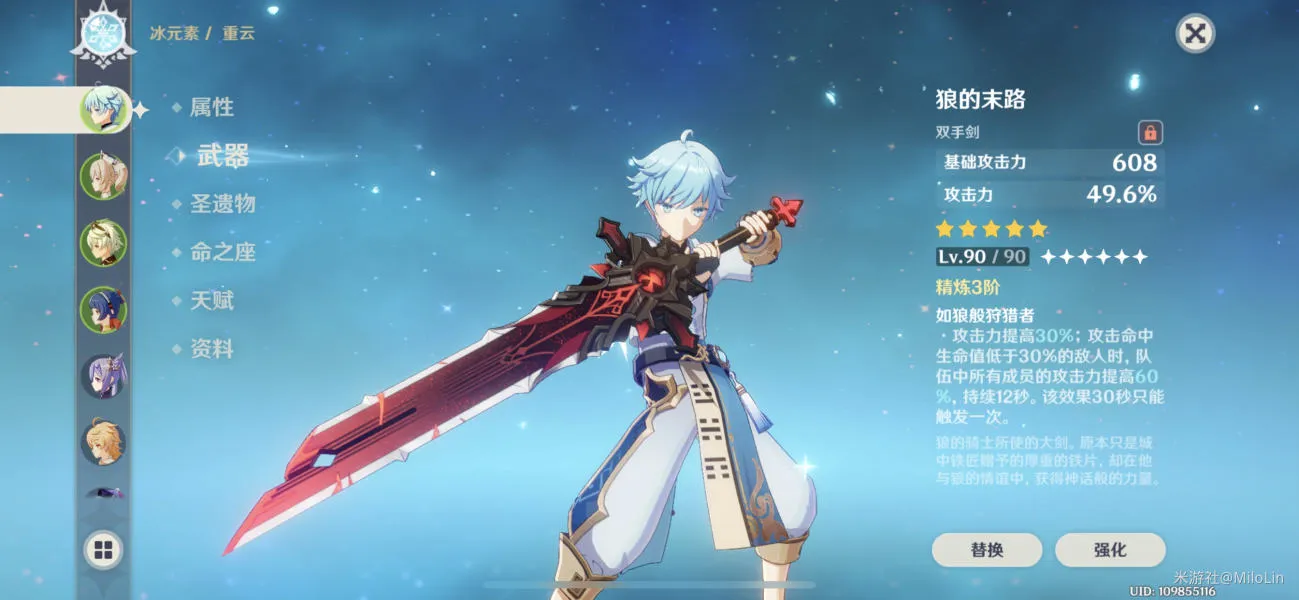Select the 武器 weapon tab
Screen dimensions: 1299x600
222,155
